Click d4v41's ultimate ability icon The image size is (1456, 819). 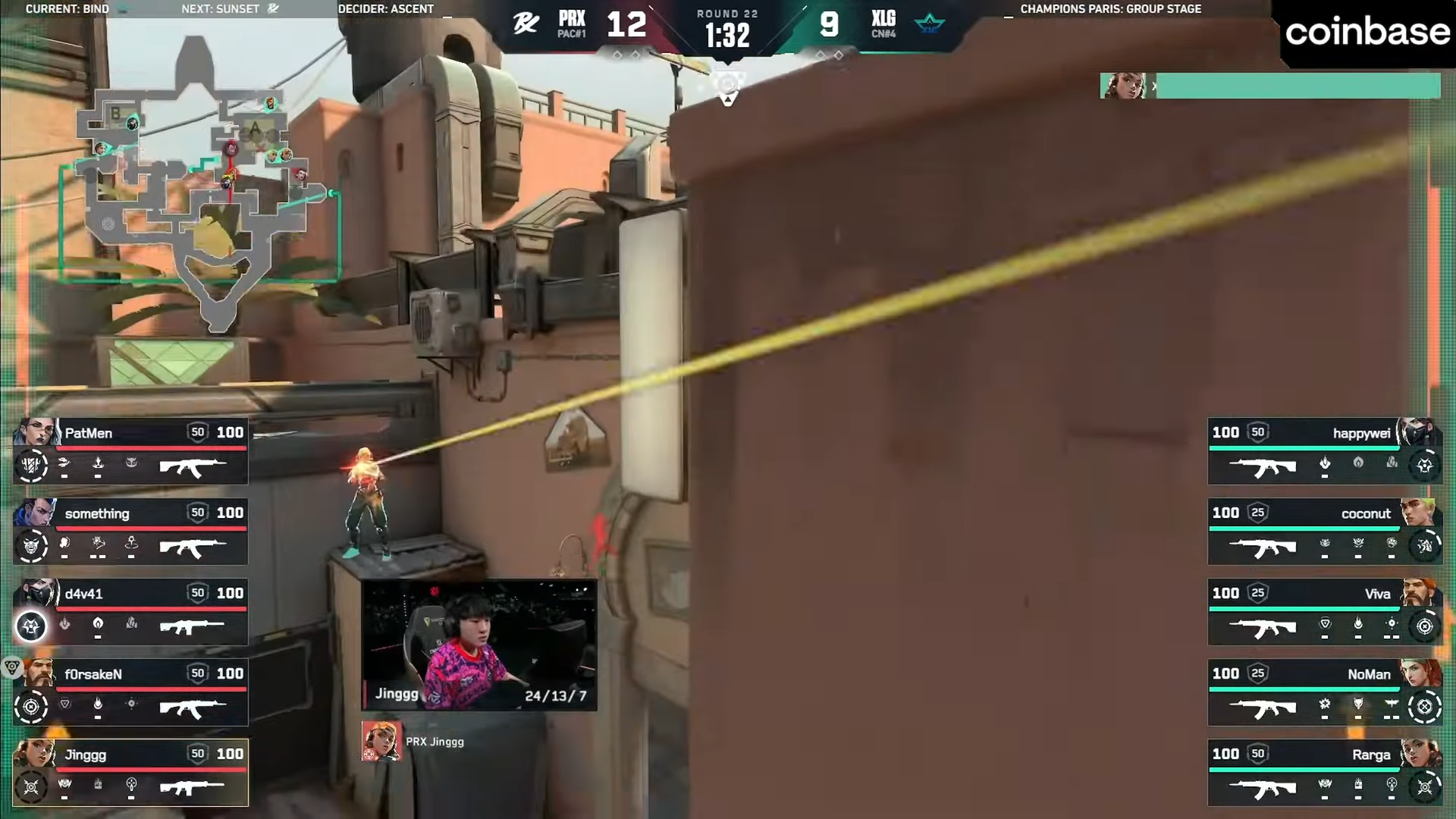point(31,626)
